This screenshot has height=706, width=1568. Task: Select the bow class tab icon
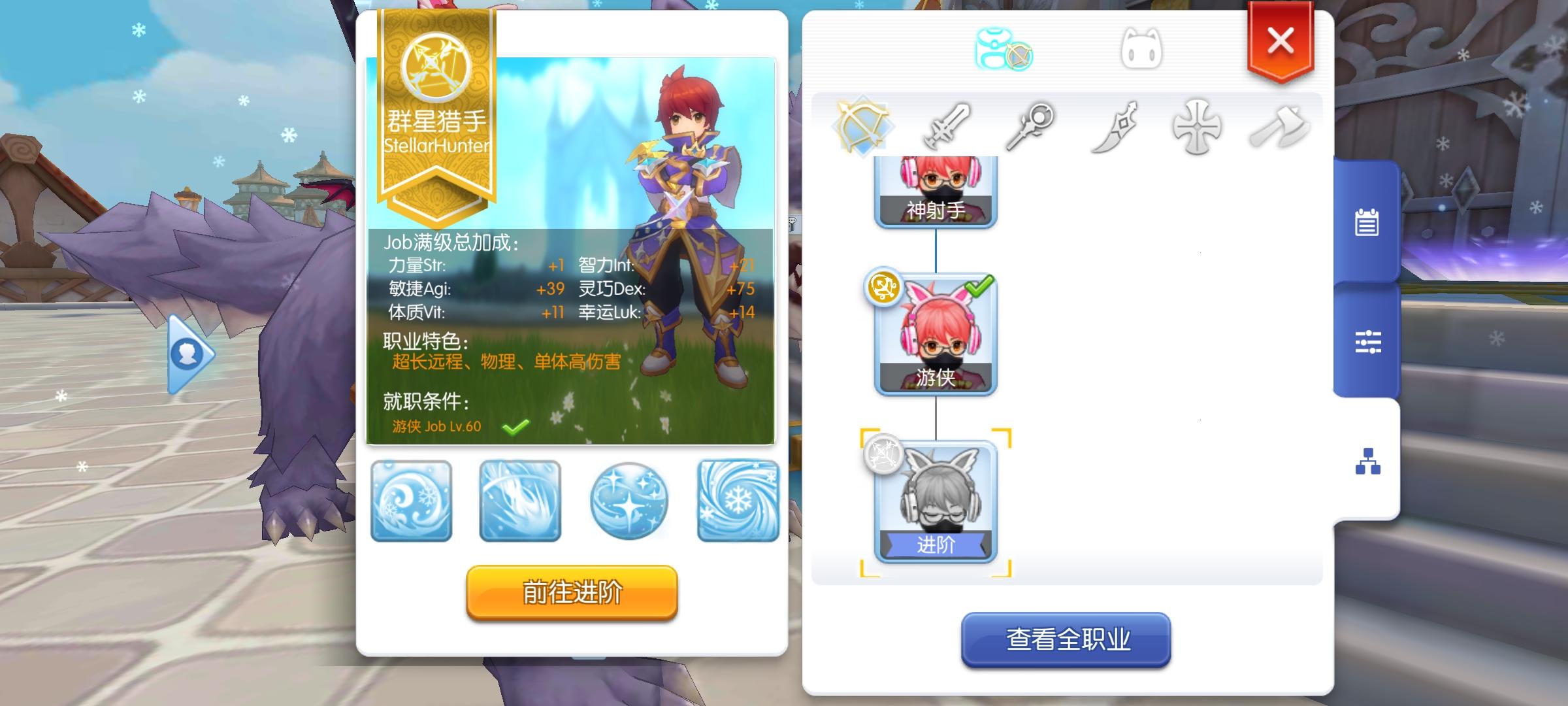[x=861, y=126]
